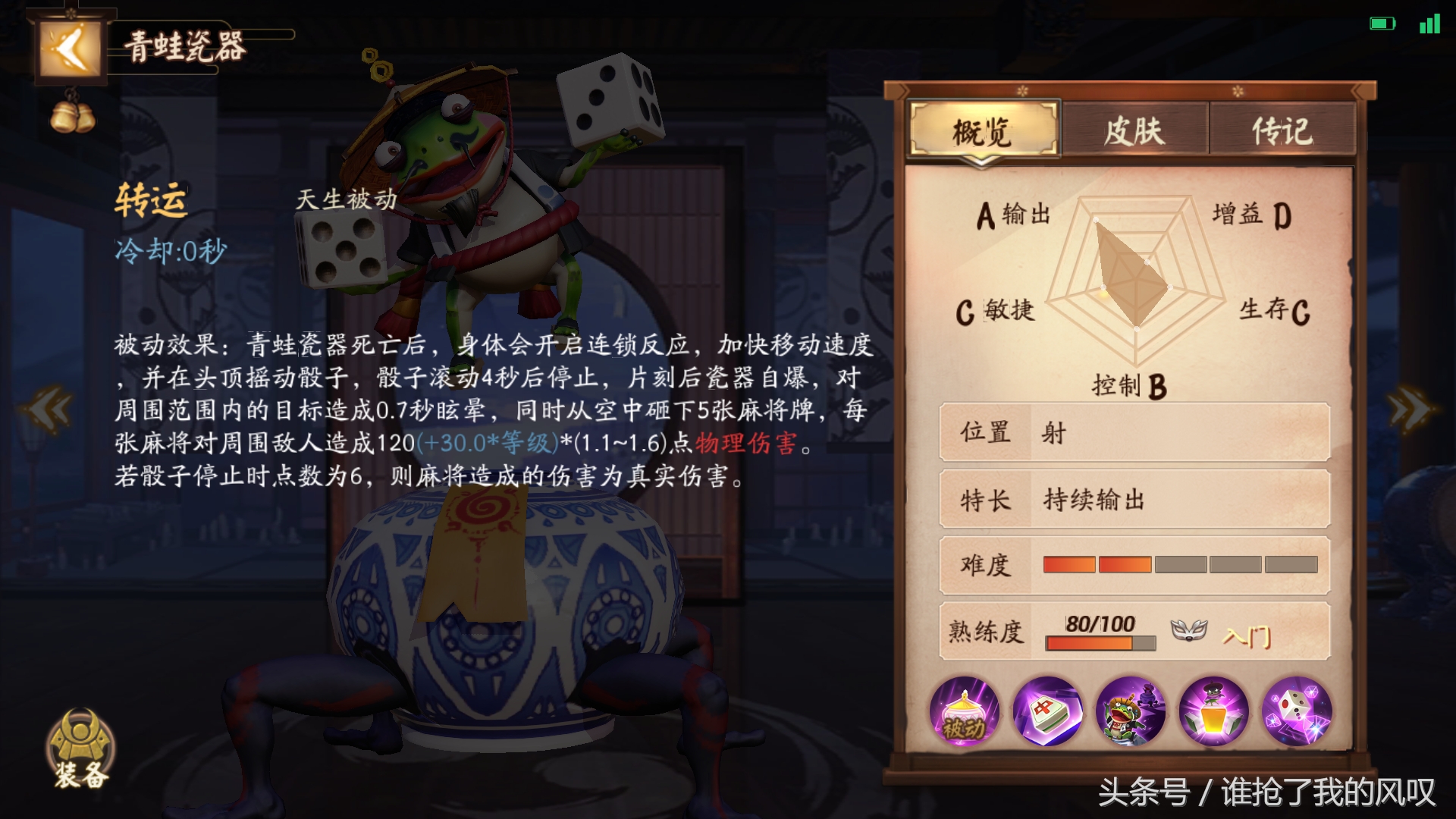Viewport: 1456px width, 819px height.
Task: Switch to the 皮肤 skins tab
Action: click(x=1134, y=130)
